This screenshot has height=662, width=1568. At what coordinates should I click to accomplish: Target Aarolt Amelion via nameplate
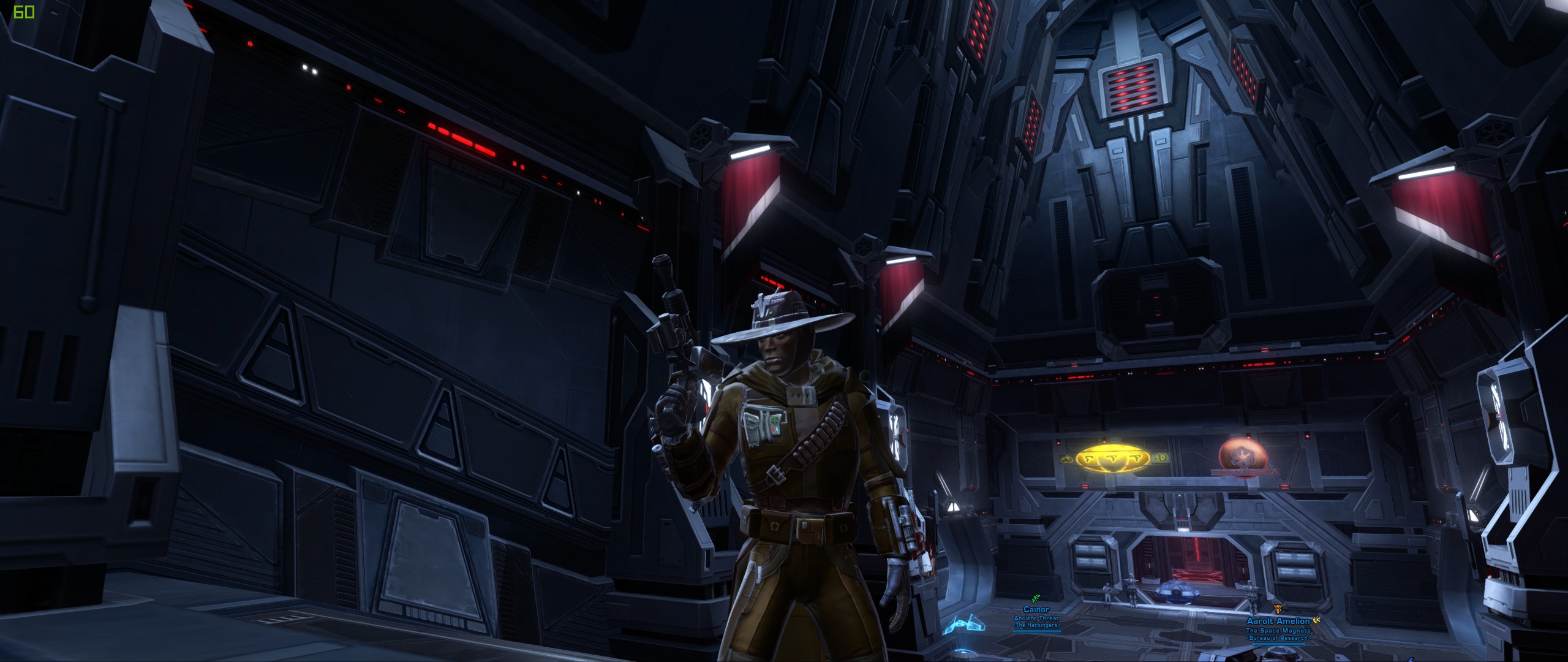(x=1276, y=622)
